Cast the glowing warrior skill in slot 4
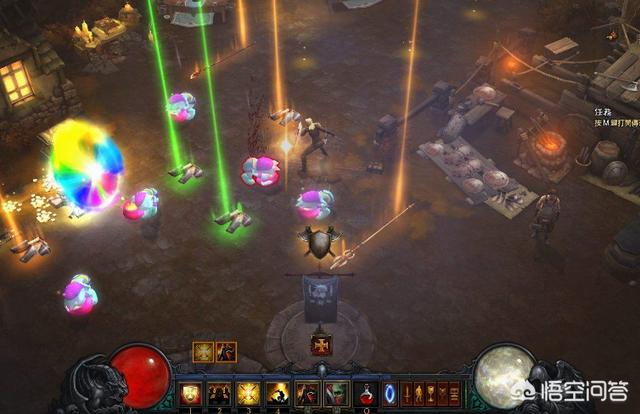Image resolution: width=640 pixels, height=414 pixels. (x=277, y=393)
